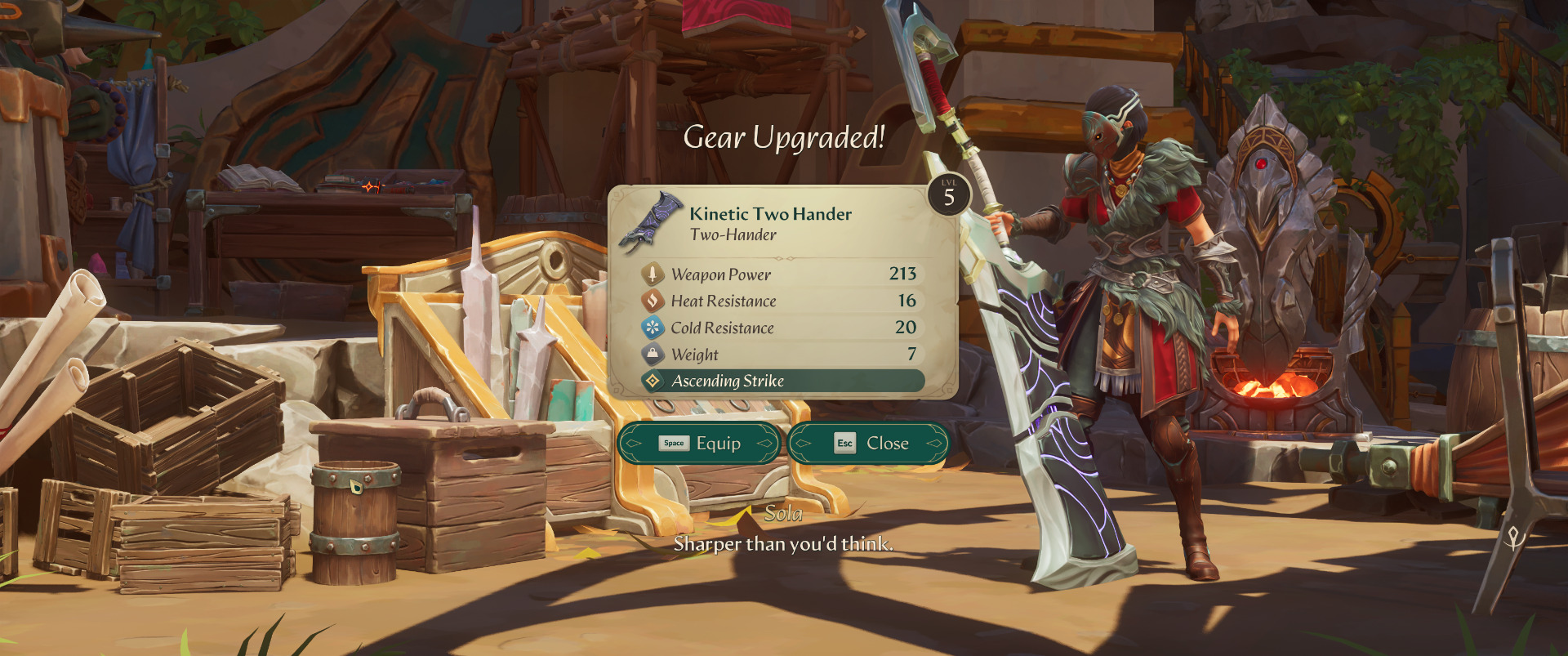The width and height of the screenshot is (1568, 656).
Task: Equip the upgraded Kinetic Two Hander
Action: click(700, 444)
